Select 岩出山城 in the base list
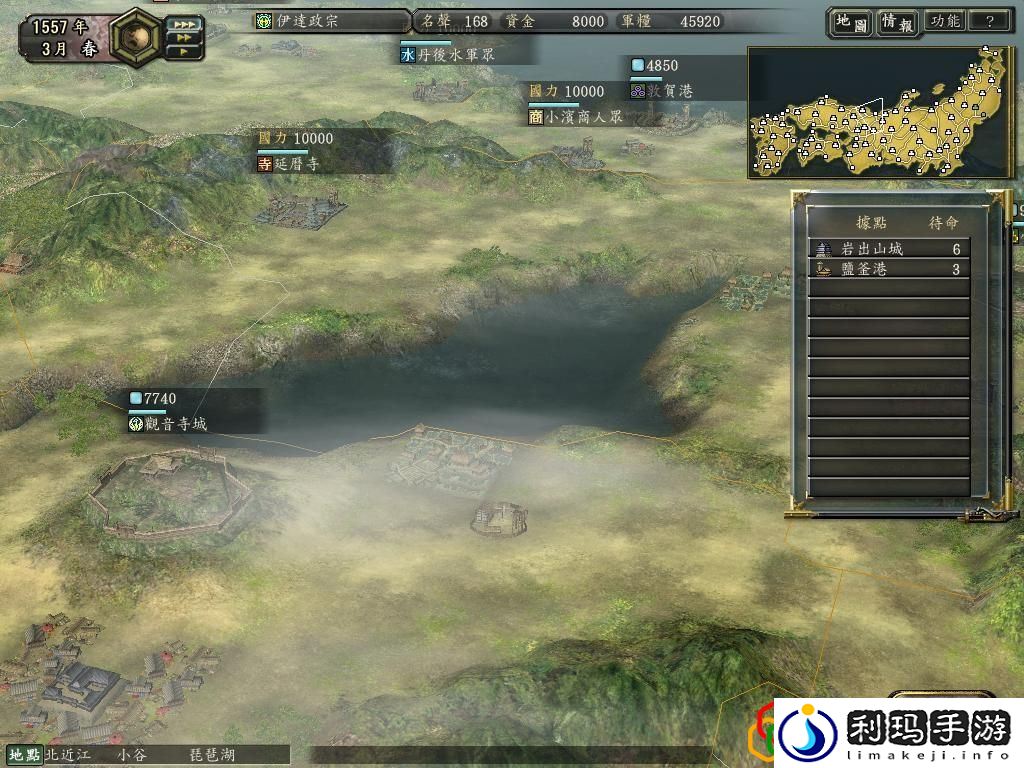The height and width of the screenshot is (768, 1024). 888,249
